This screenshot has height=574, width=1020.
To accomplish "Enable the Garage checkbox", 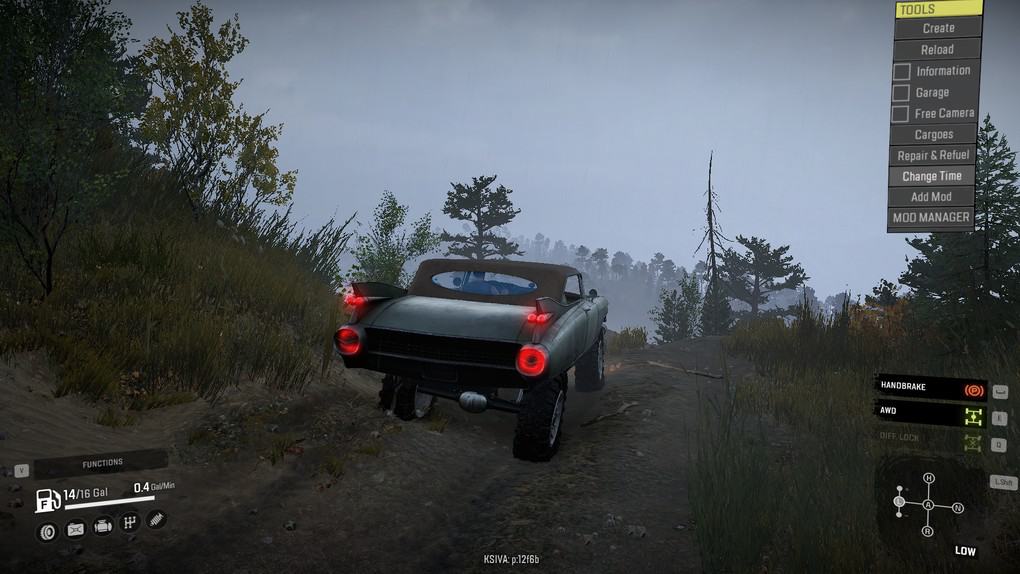I will [901, 92].
